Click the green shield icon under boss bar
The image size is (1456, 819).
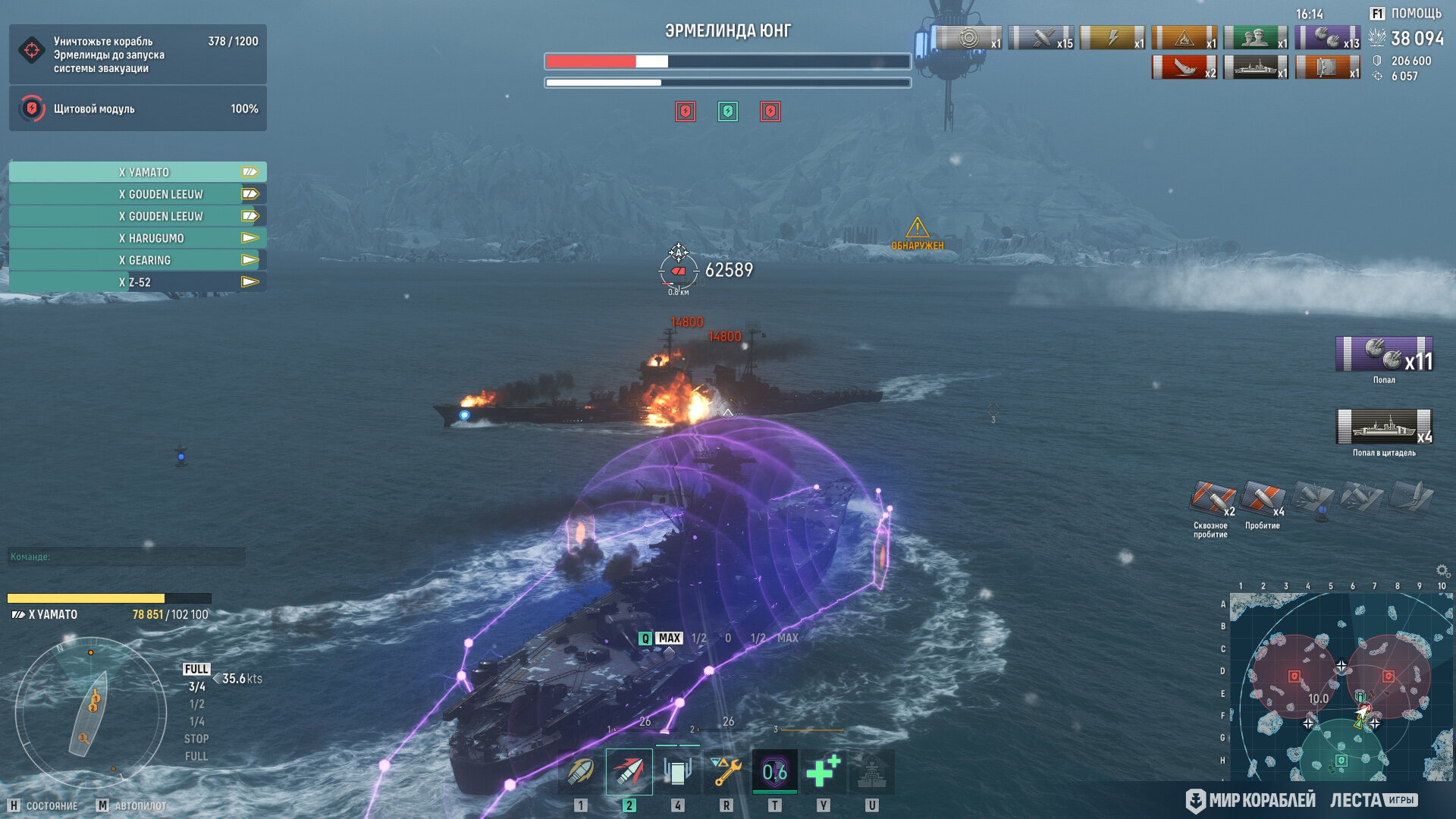click(728, 112)
